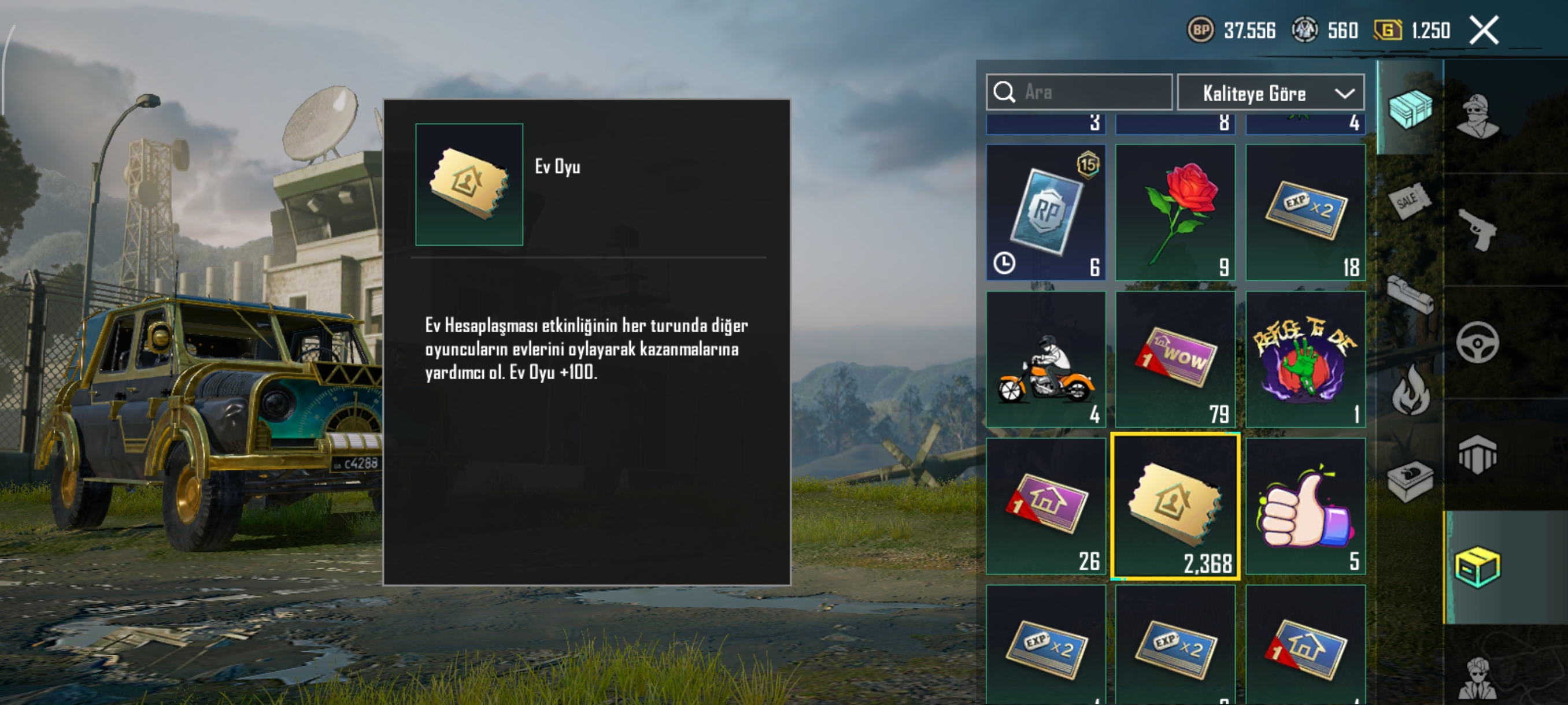This screenshot has height=705, width=1568.
Task: Select the purple house card slot
Action: tap(1046, 506)
